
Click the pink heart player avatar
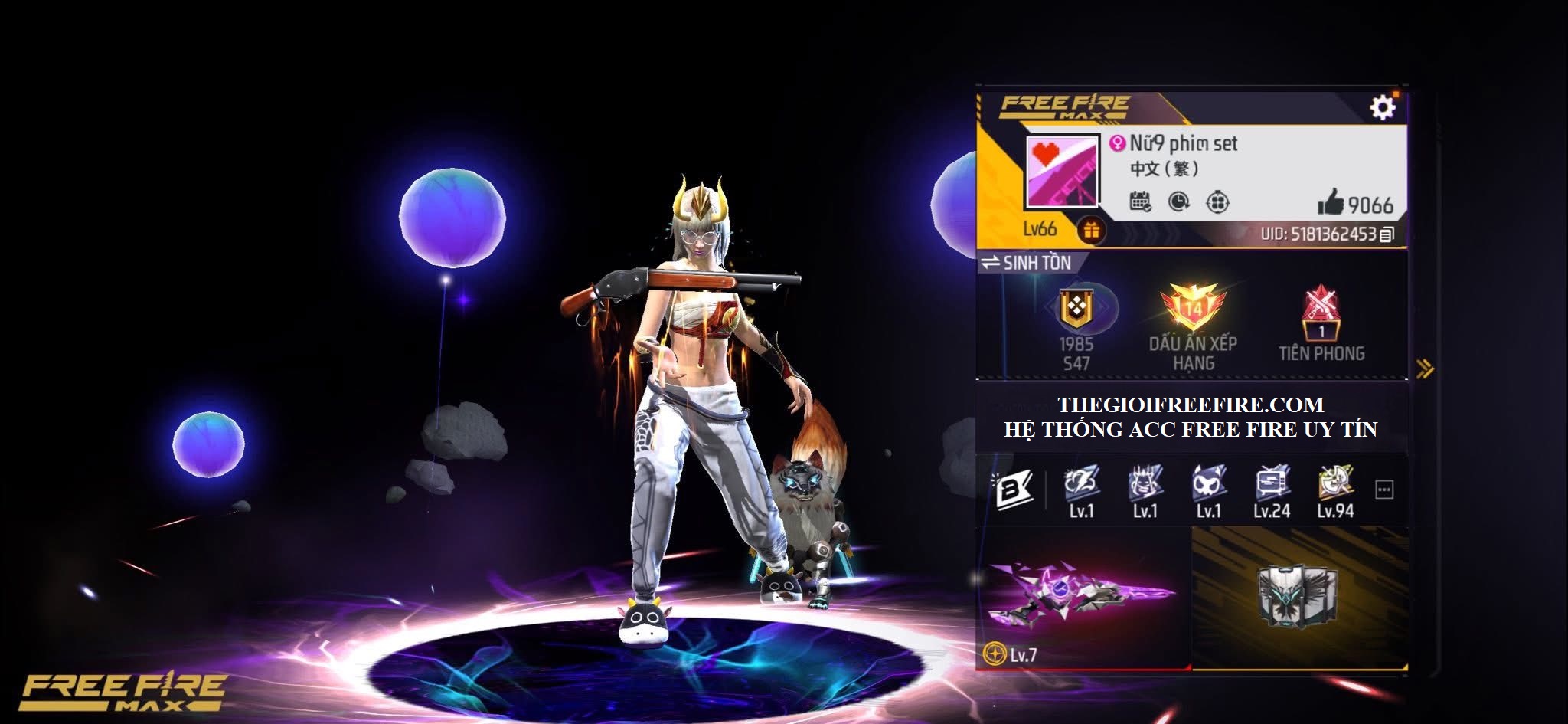click(x=1063, y=172)
